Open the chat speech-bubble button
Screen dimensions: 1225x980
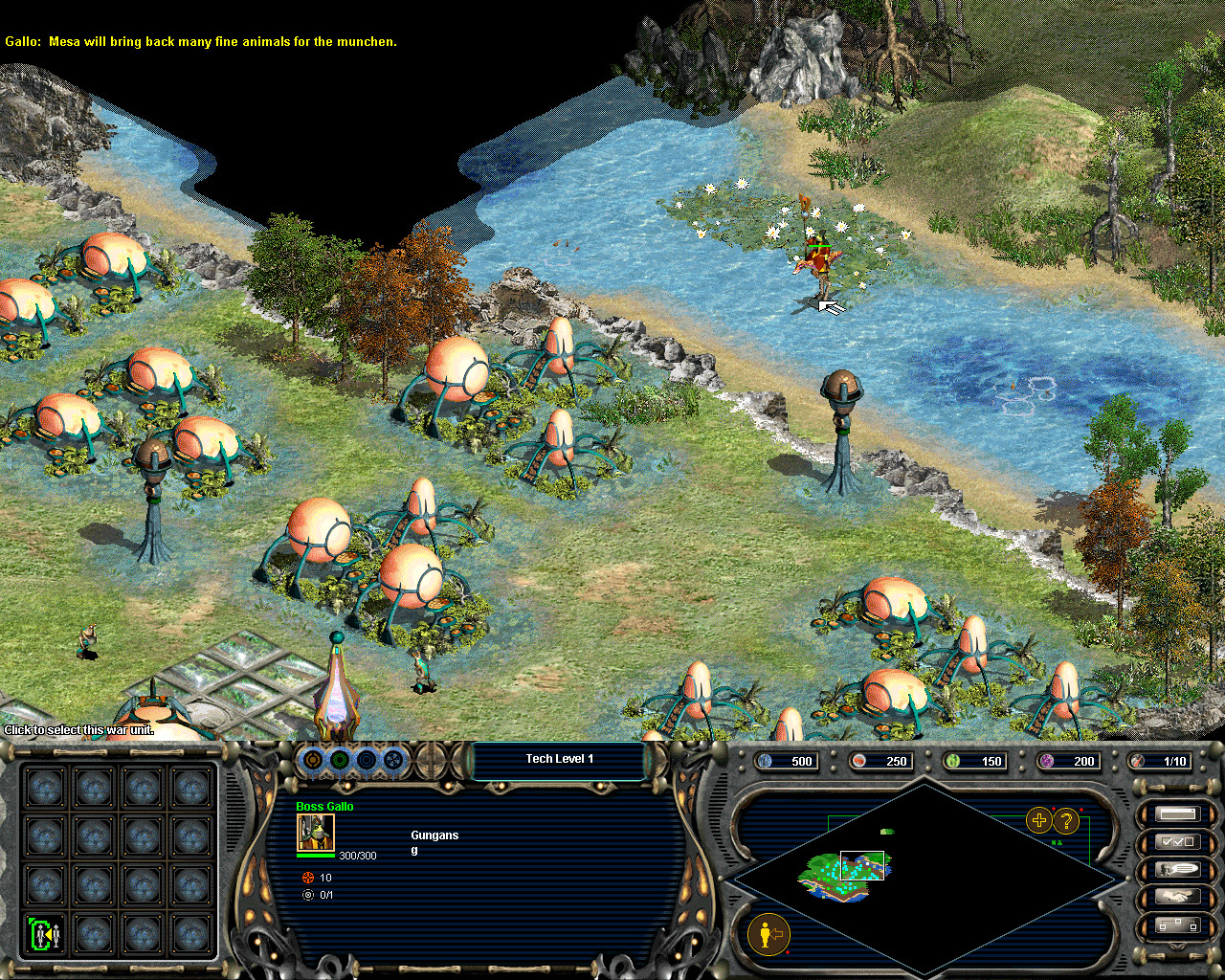(x=1177, y=870)
